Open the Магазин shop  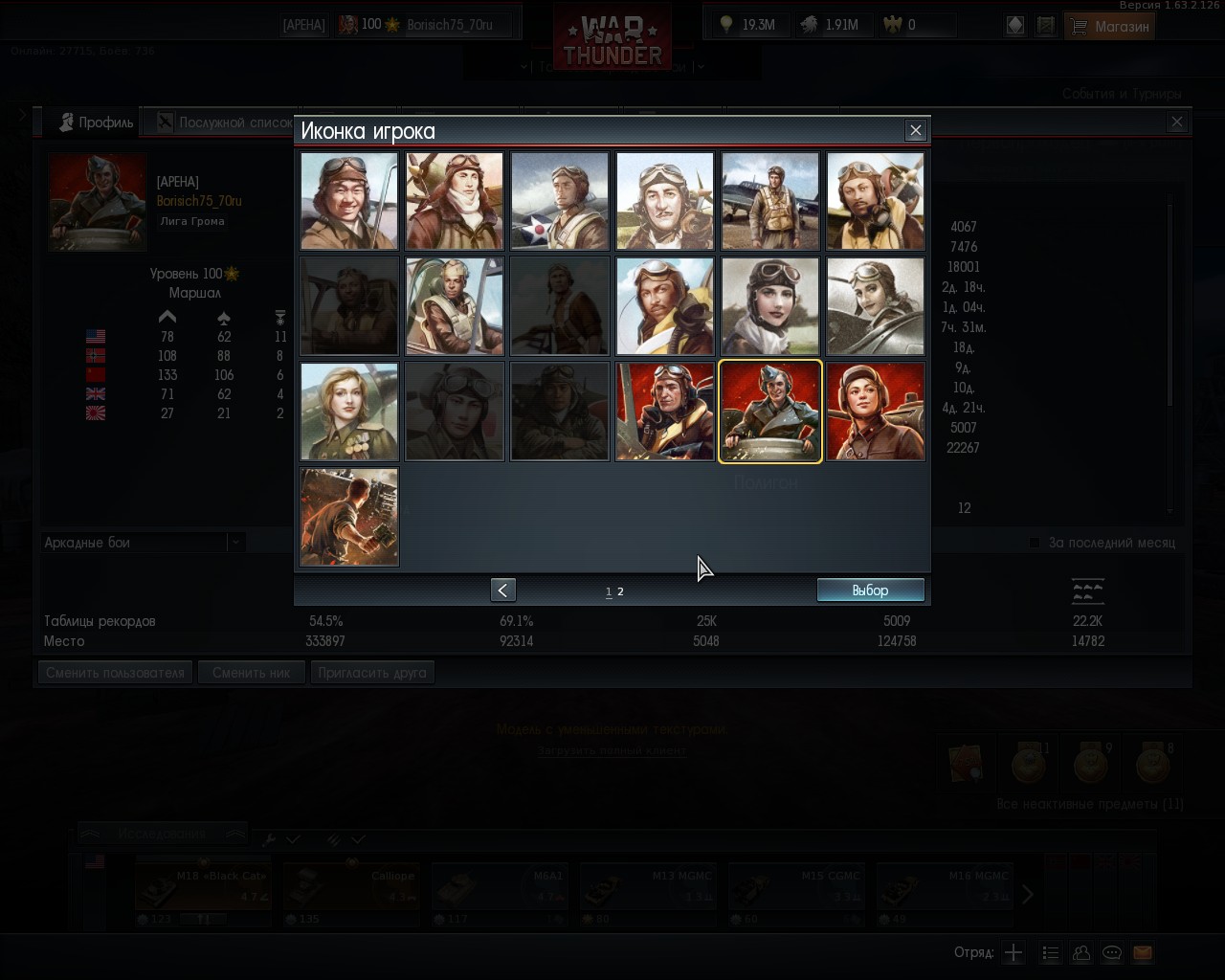tap(1109, 26)
